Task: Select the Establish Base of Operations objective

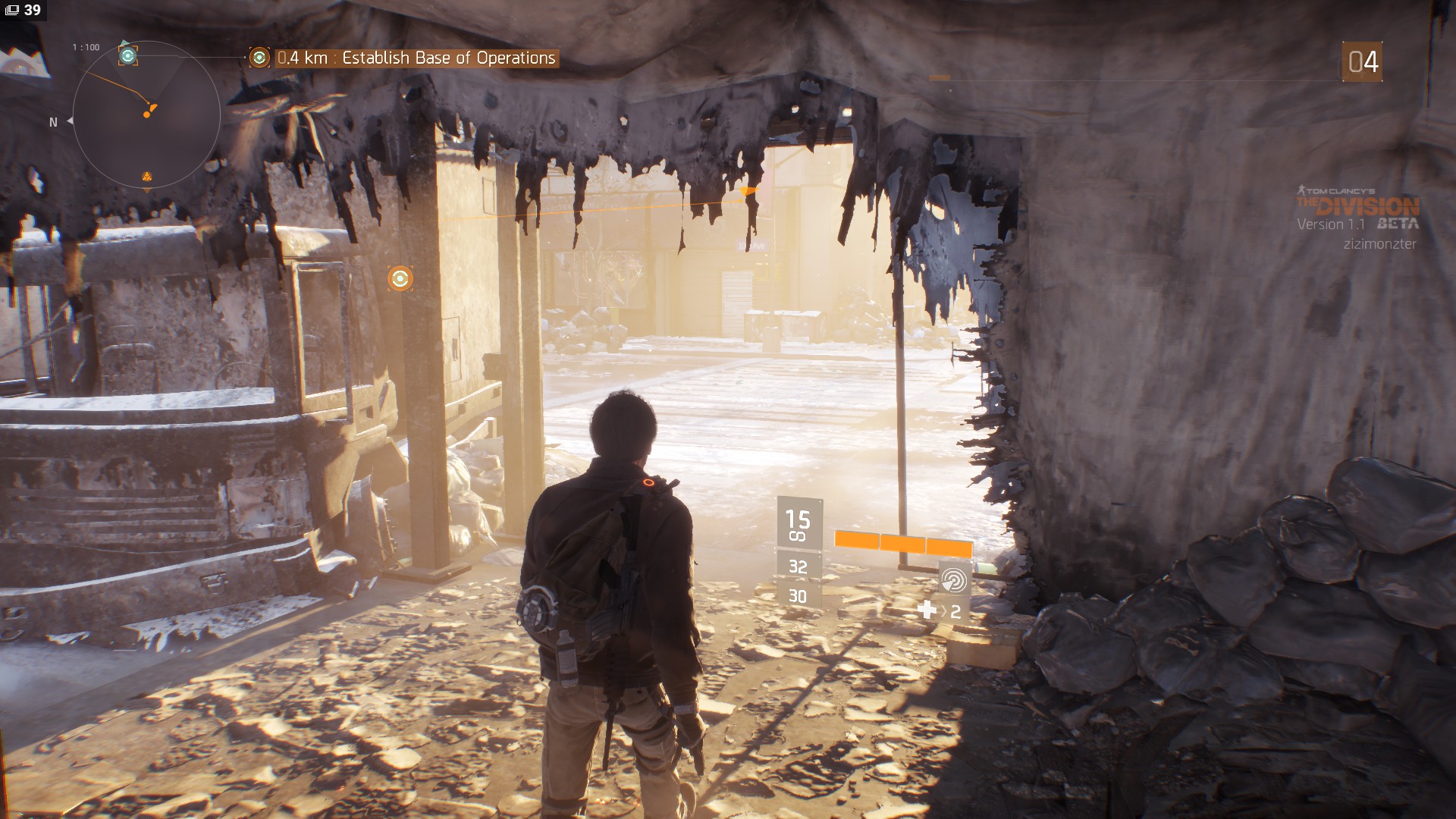Action: 416,58
